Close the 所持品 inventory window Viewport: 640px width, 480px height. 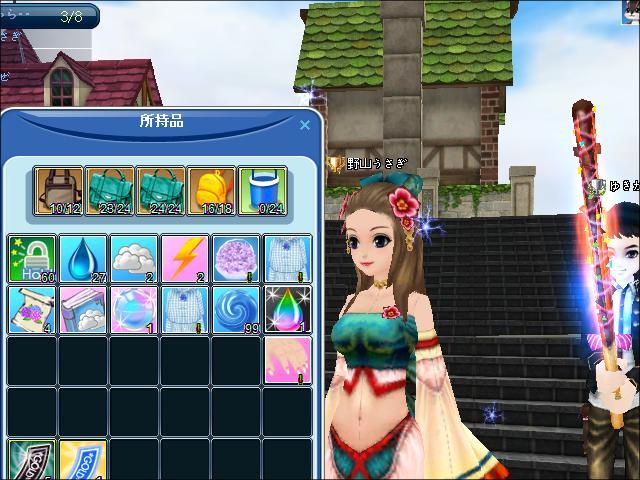305,125
